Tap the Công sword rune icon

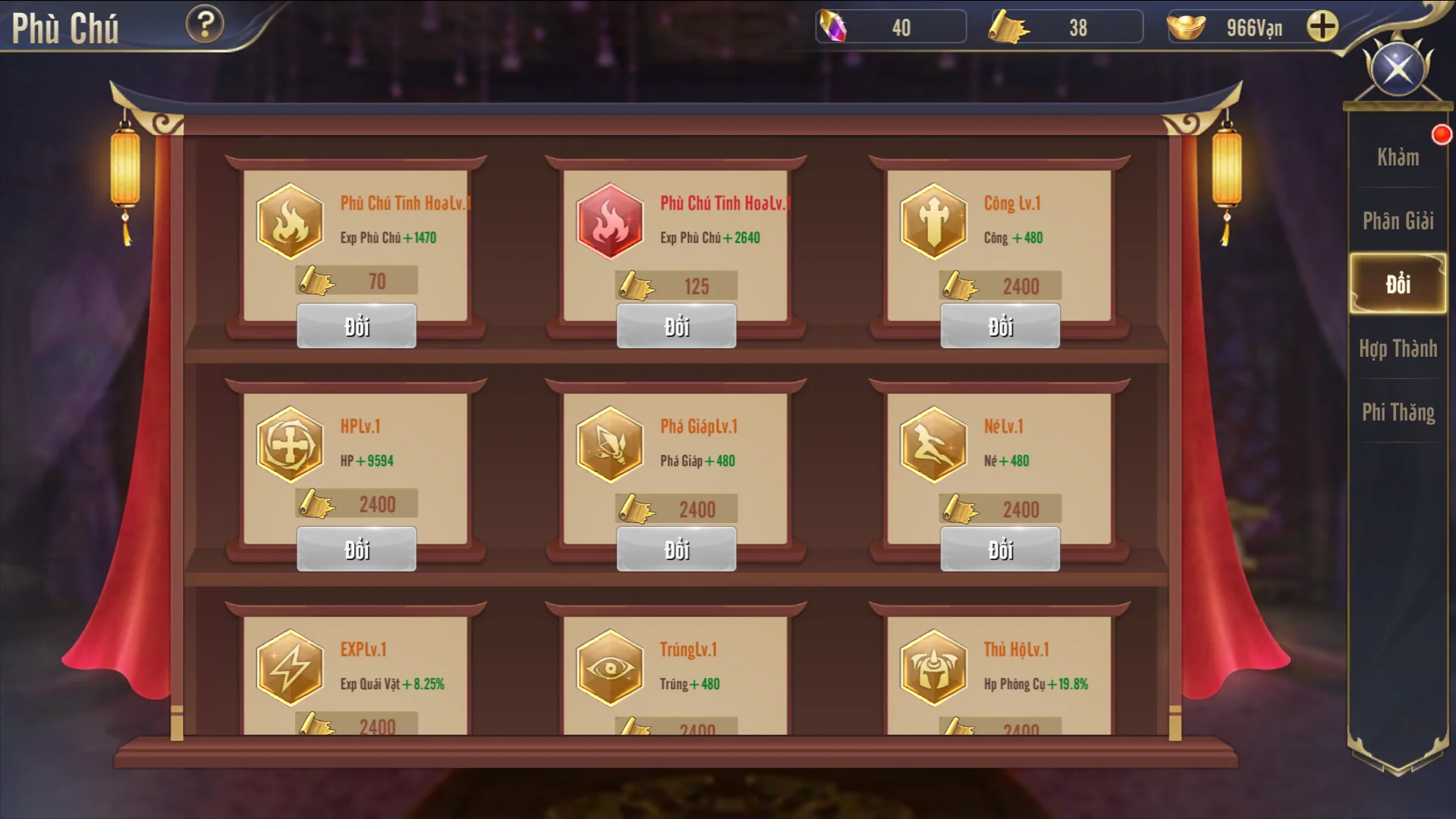click(x=933, y=221)
